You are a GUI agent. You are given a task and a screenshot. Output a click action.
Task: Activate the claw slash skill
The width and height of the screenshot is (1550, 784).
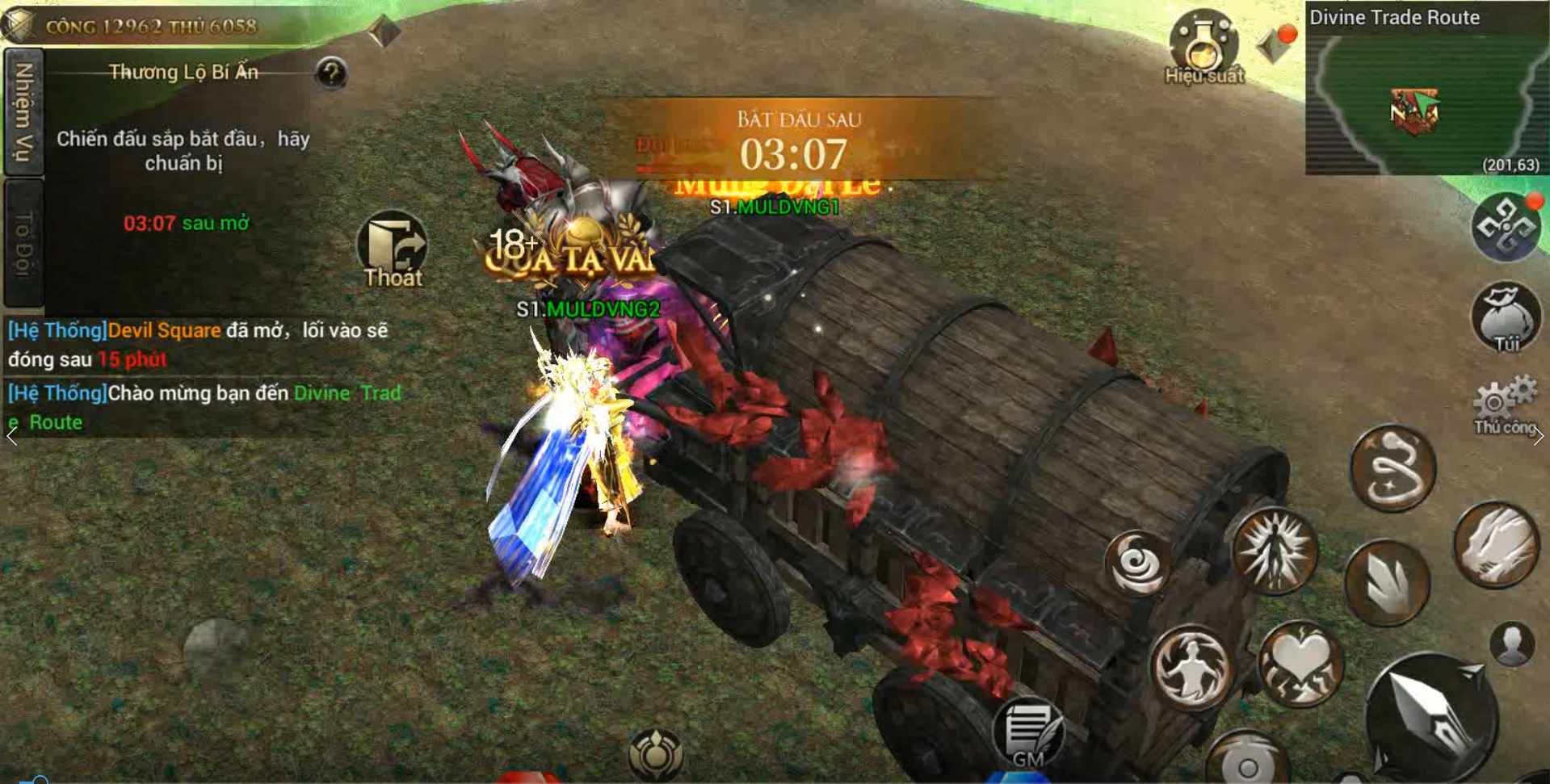1497,544
